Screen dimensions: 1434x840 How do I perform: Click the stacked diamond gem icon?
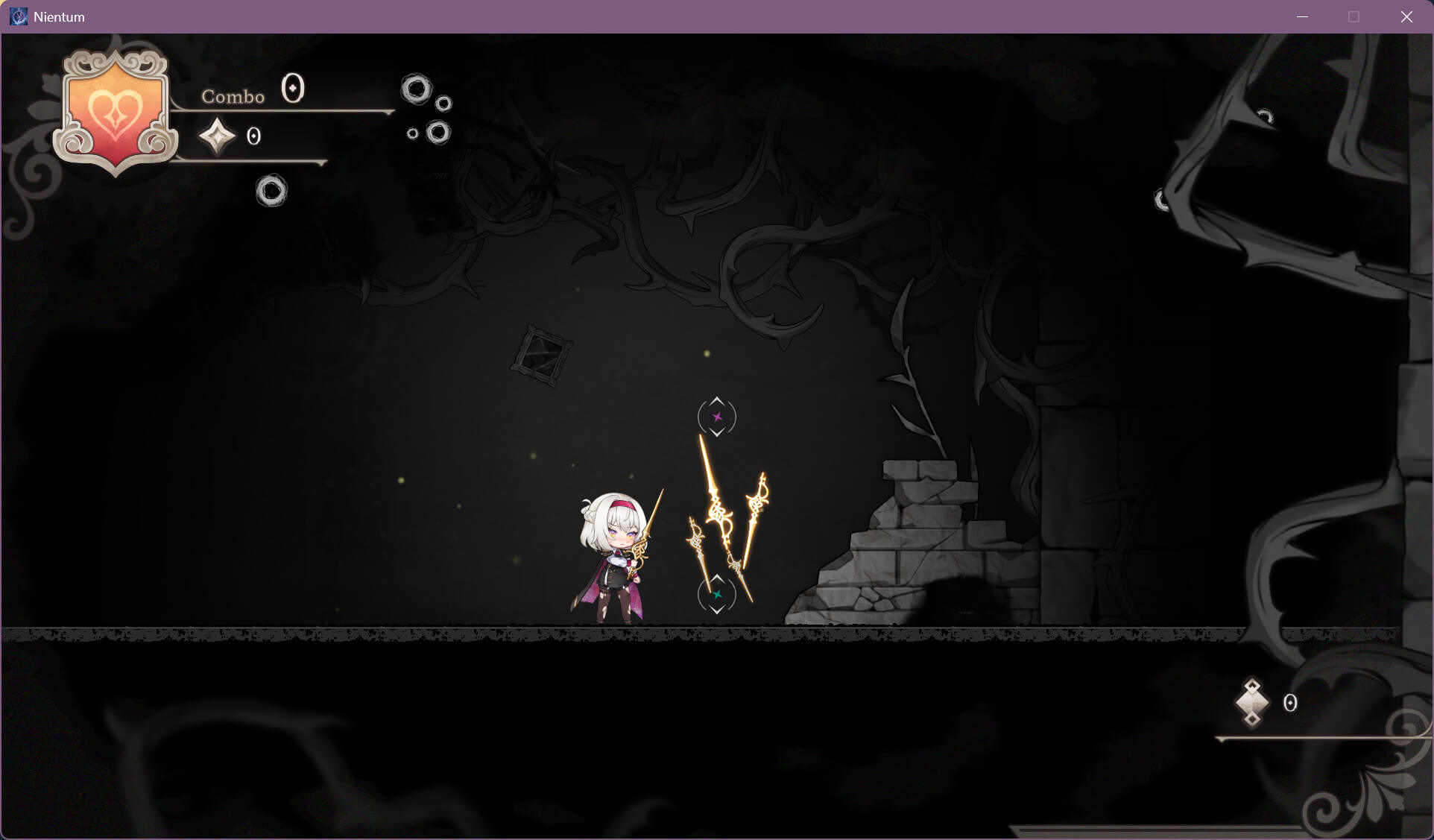1252,702
